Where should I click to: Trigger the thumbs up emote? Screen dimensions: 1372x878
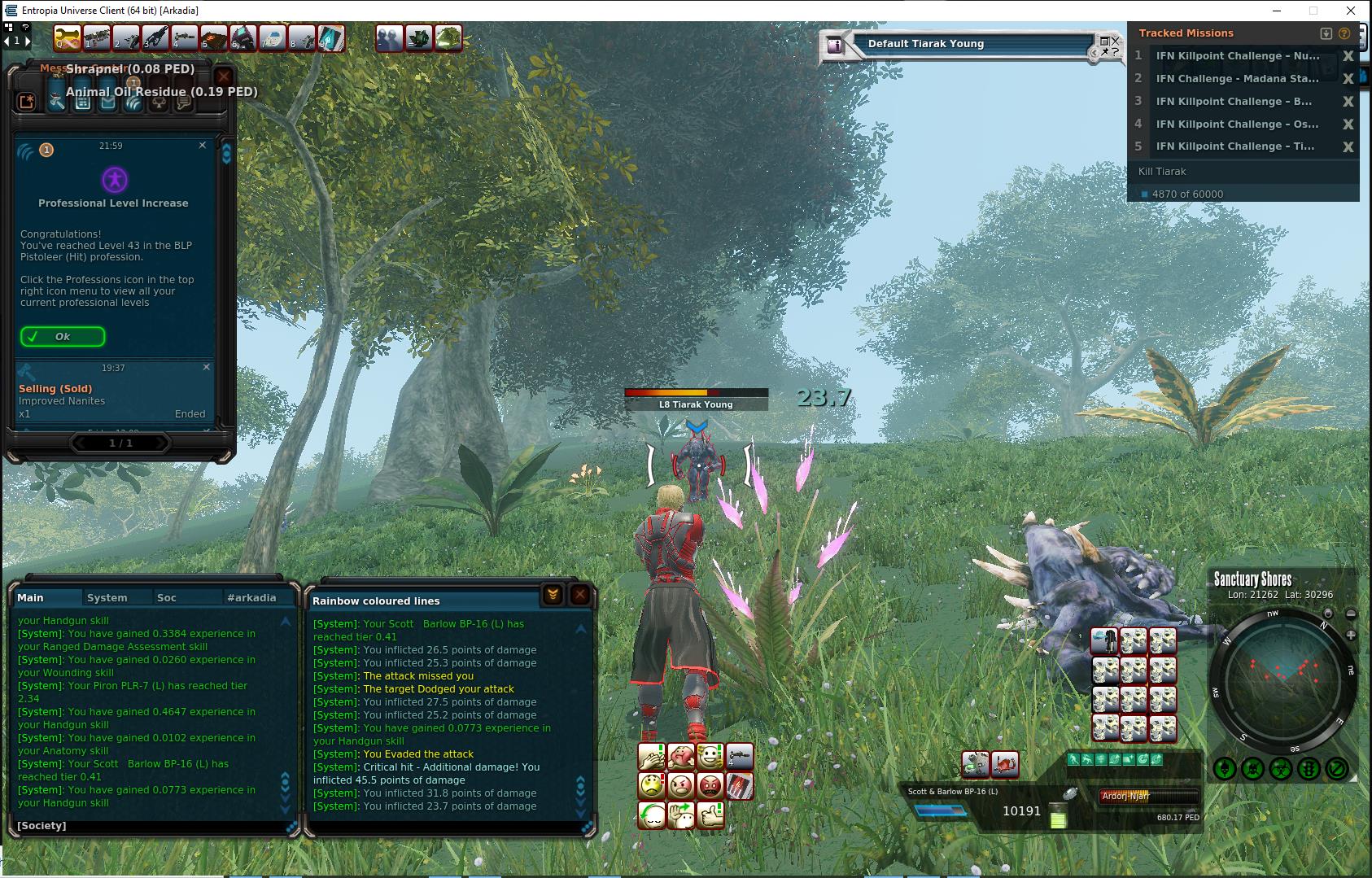(x=710, y=815)
